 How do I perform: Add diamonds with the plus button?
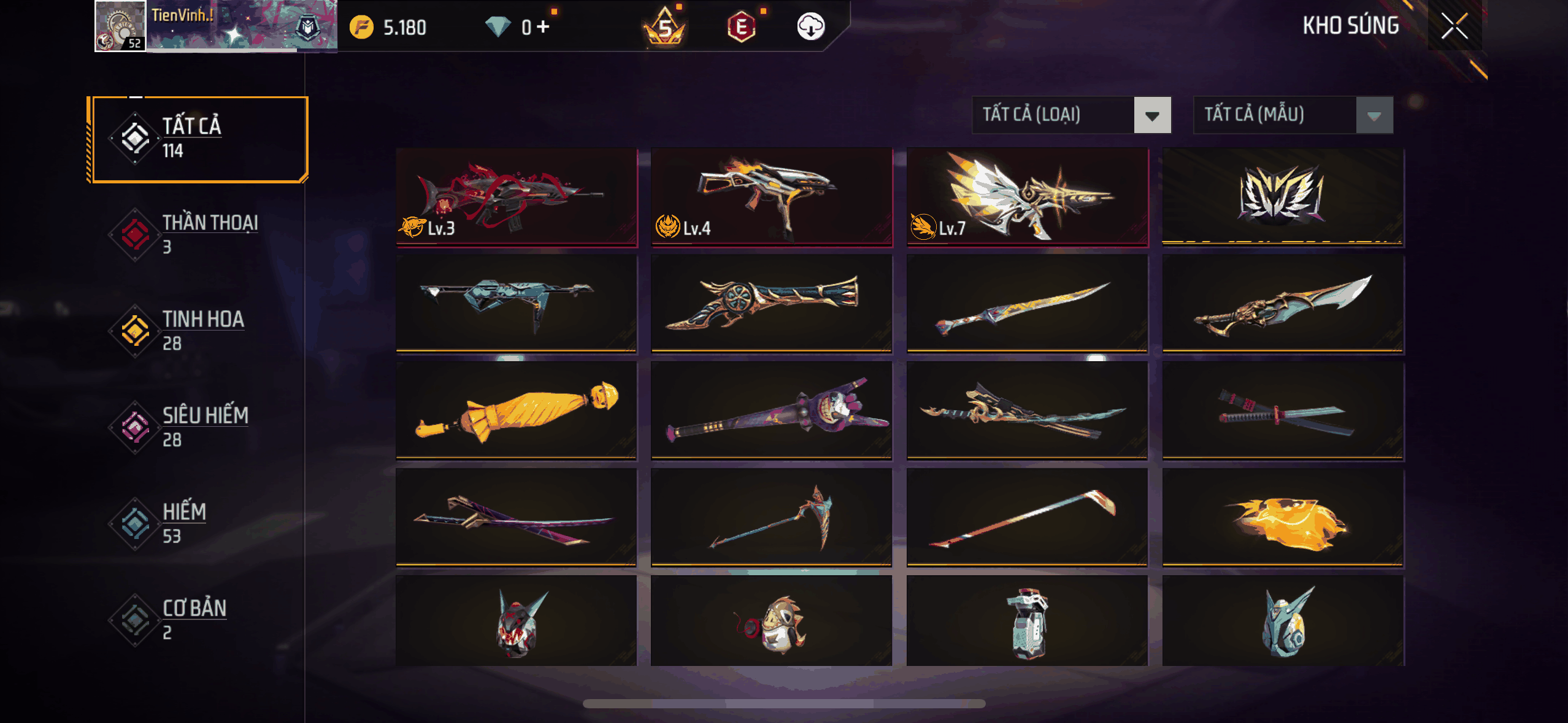coord(543,26)
